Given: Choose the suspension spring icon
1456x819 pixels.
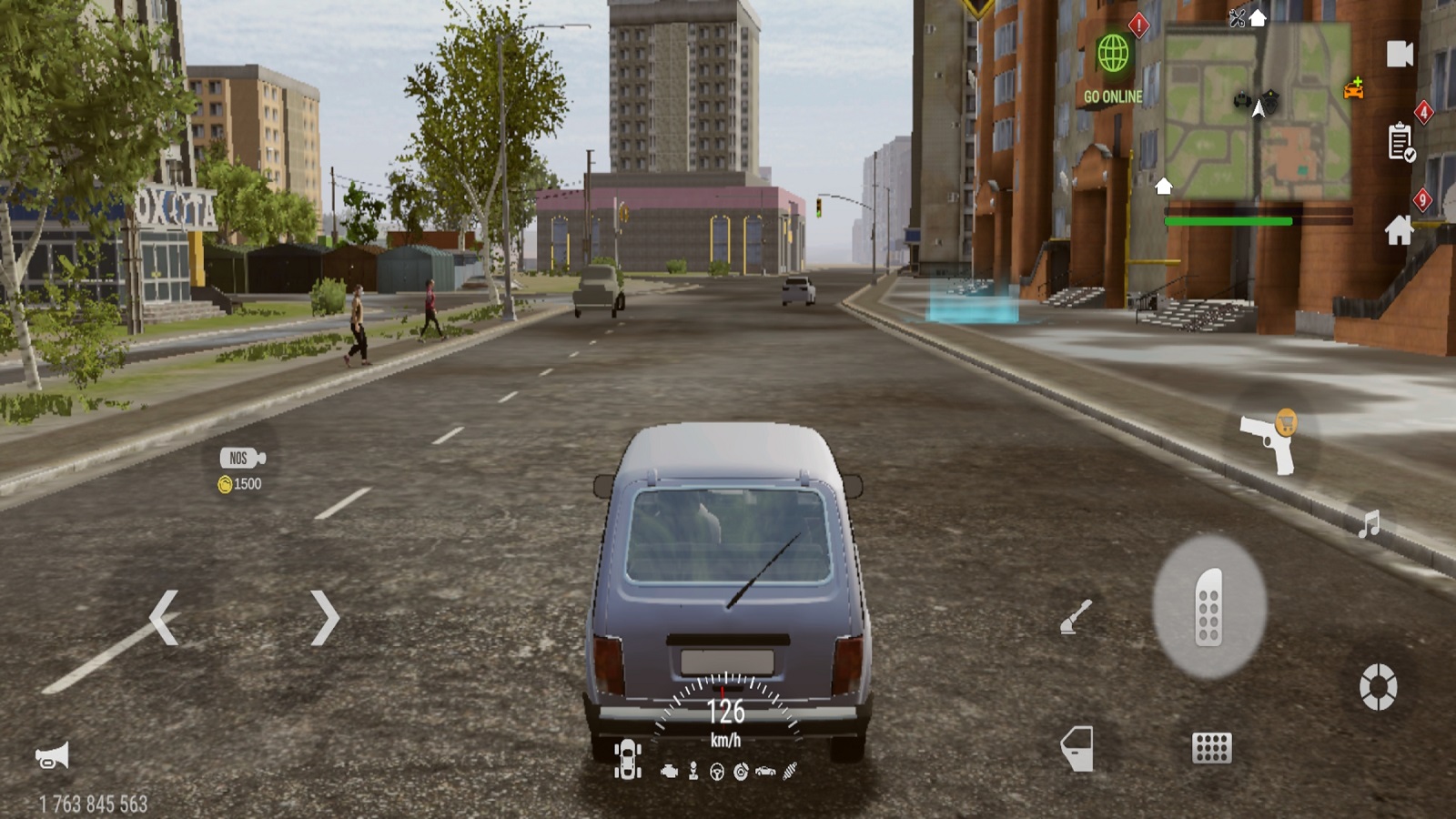Looking at the screenshot, I should pyautogui.click(x=790, y=772).
